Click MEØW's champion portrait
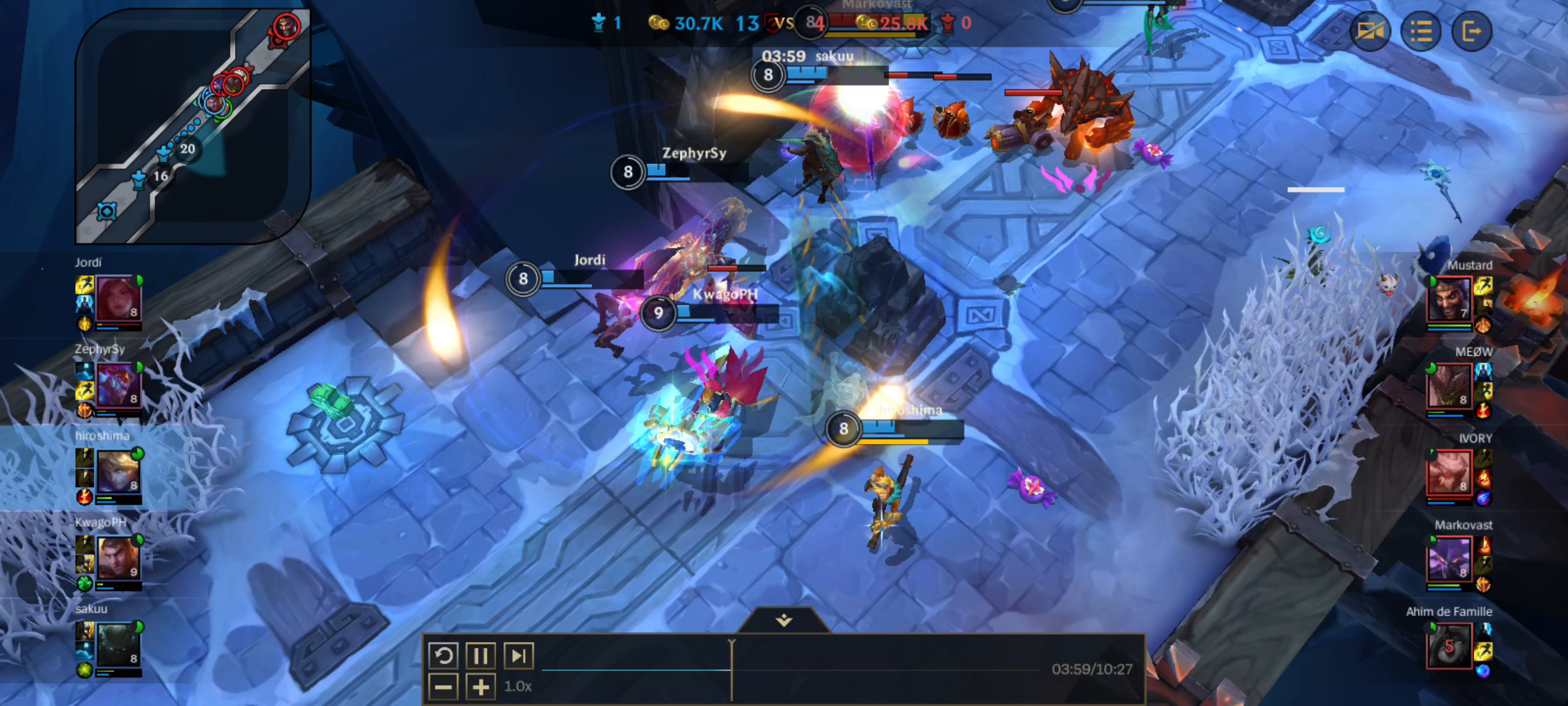The width and height of the screenshot is (1568, 706). coord(1450,386)
